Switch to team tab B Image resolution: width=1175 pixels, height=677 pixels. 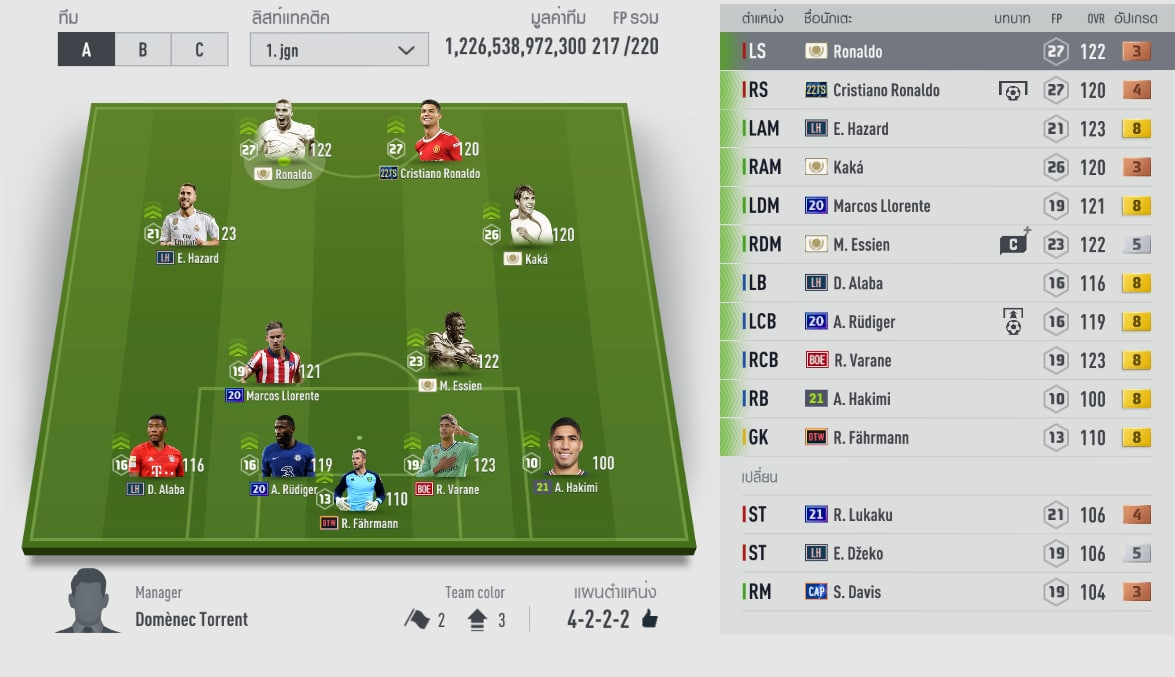tap(143, 50)
